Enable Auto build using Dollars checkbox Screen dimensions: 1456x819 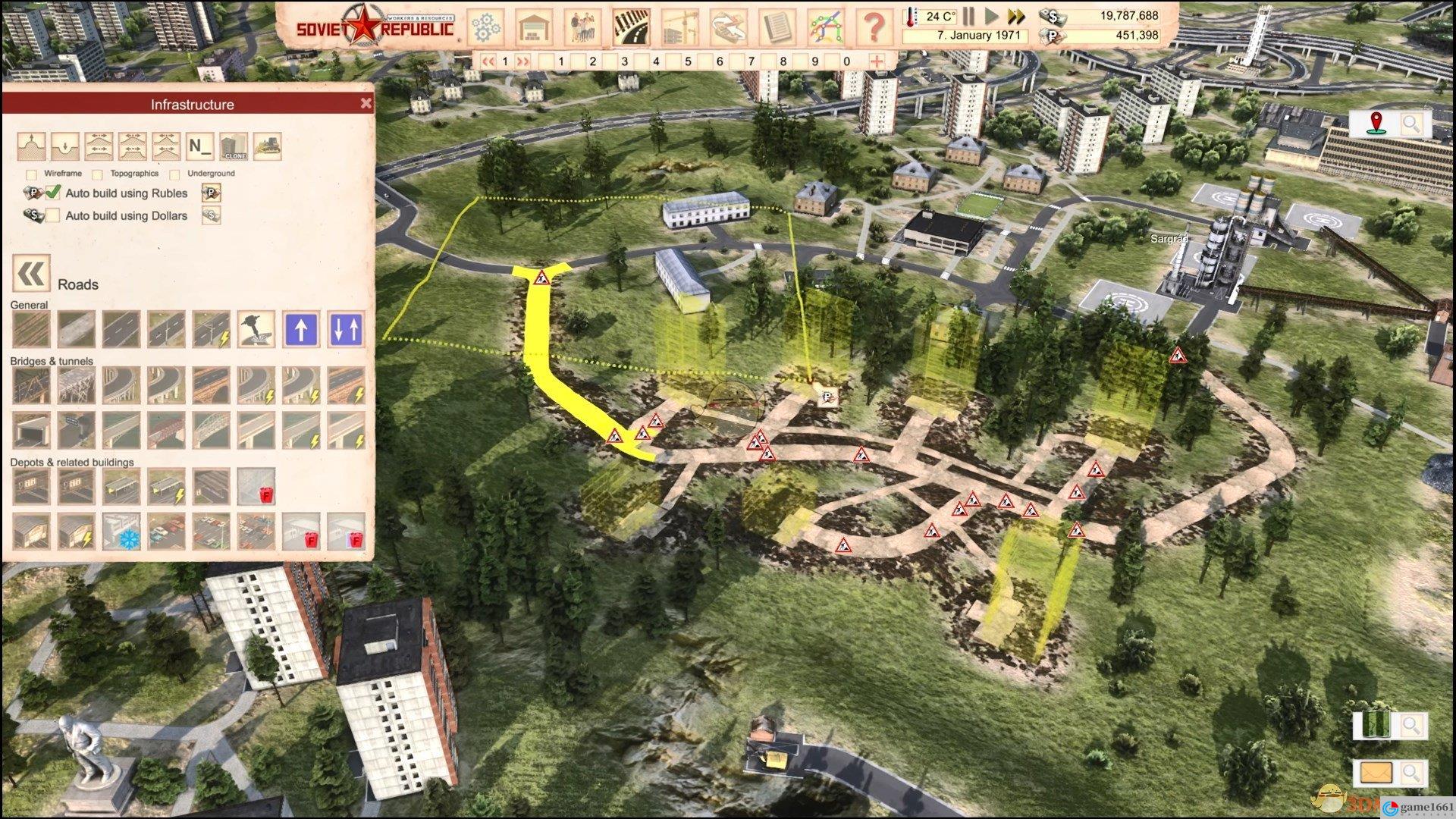click(x=53, y=215)
